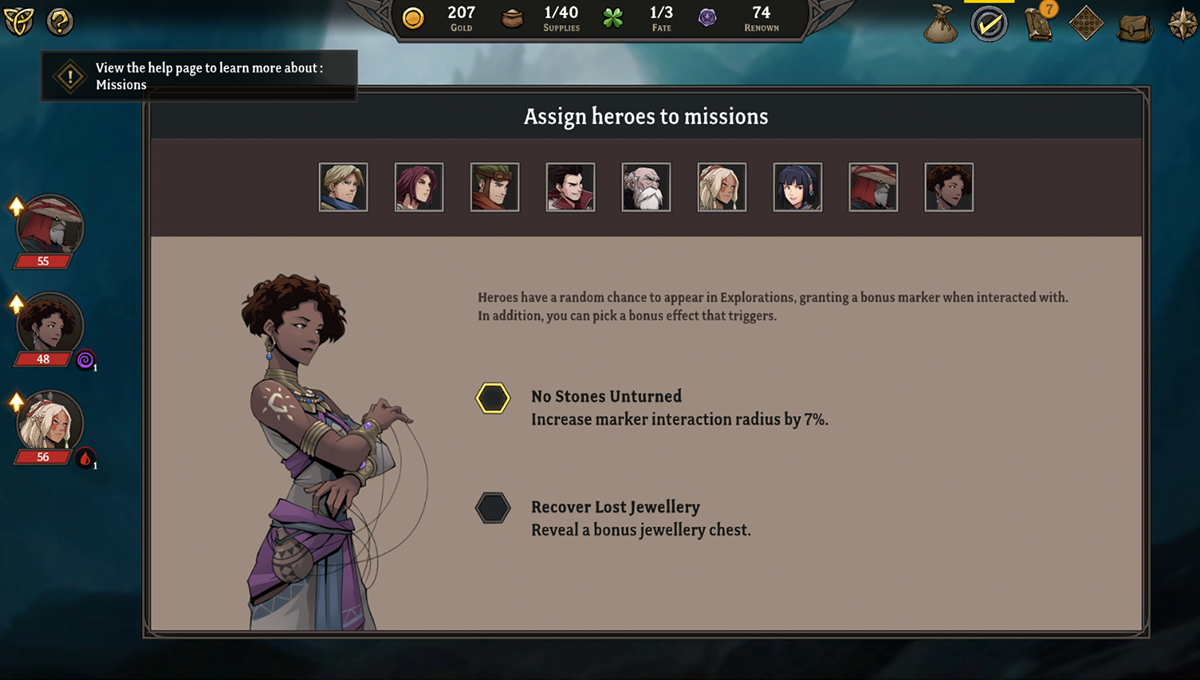Select the blond-haired hero portrait

click(343, 187)
